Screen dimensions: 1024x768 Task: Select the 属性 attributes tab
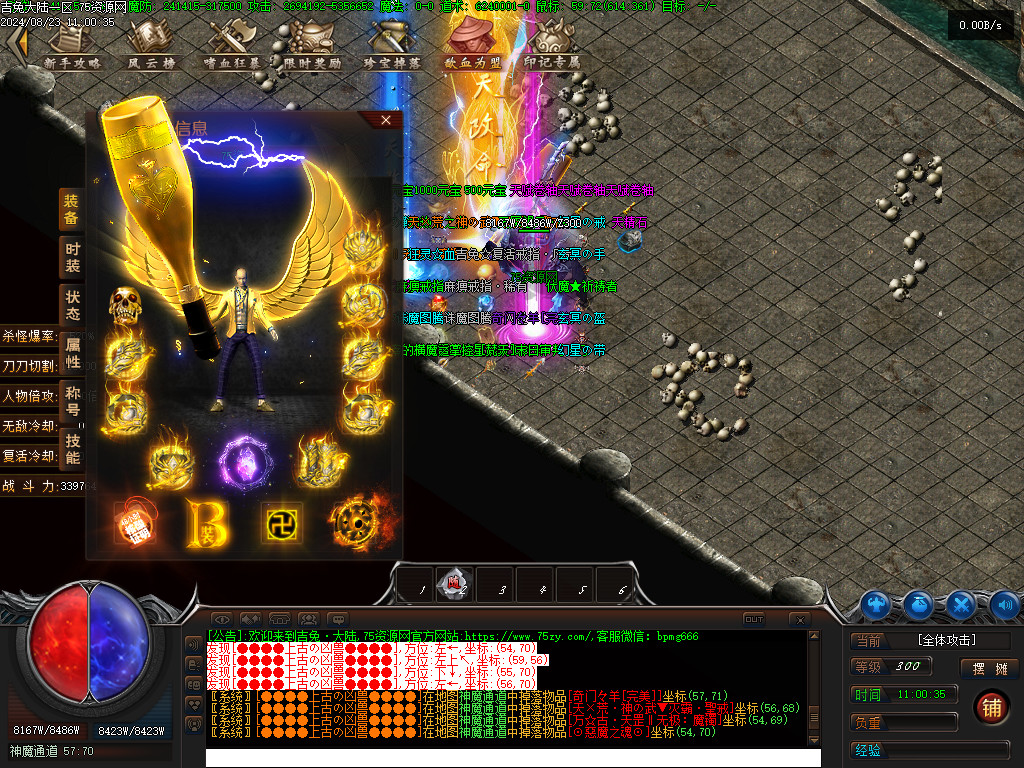click(72, 352)
